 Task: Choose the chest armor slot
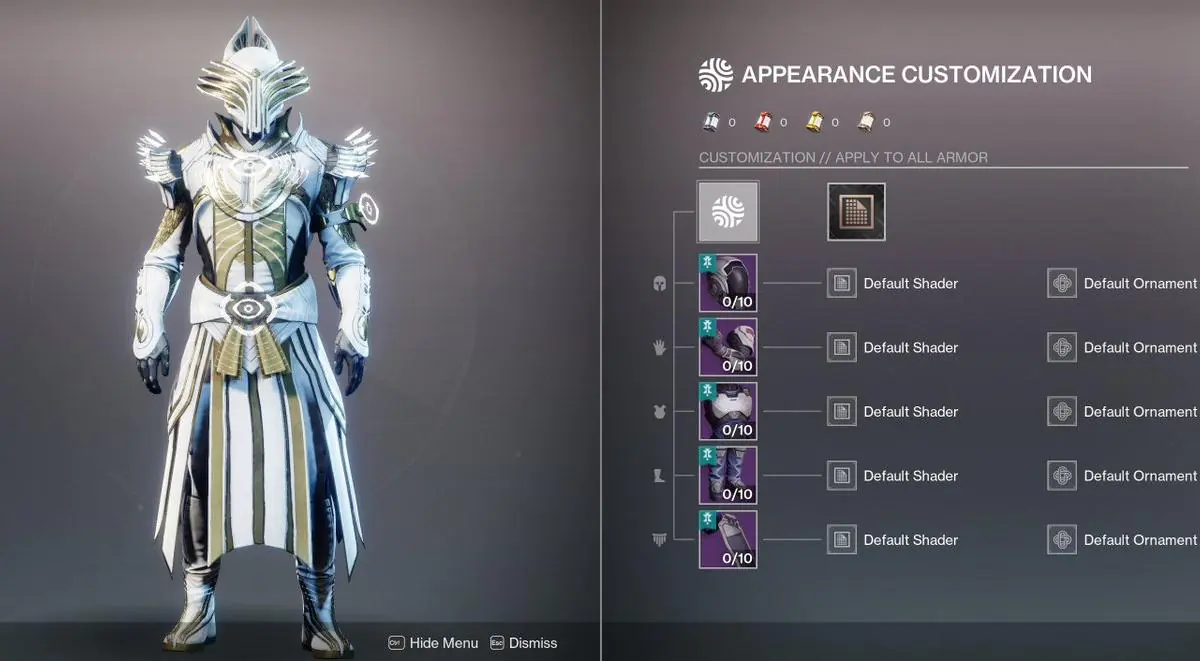(728, 411)
